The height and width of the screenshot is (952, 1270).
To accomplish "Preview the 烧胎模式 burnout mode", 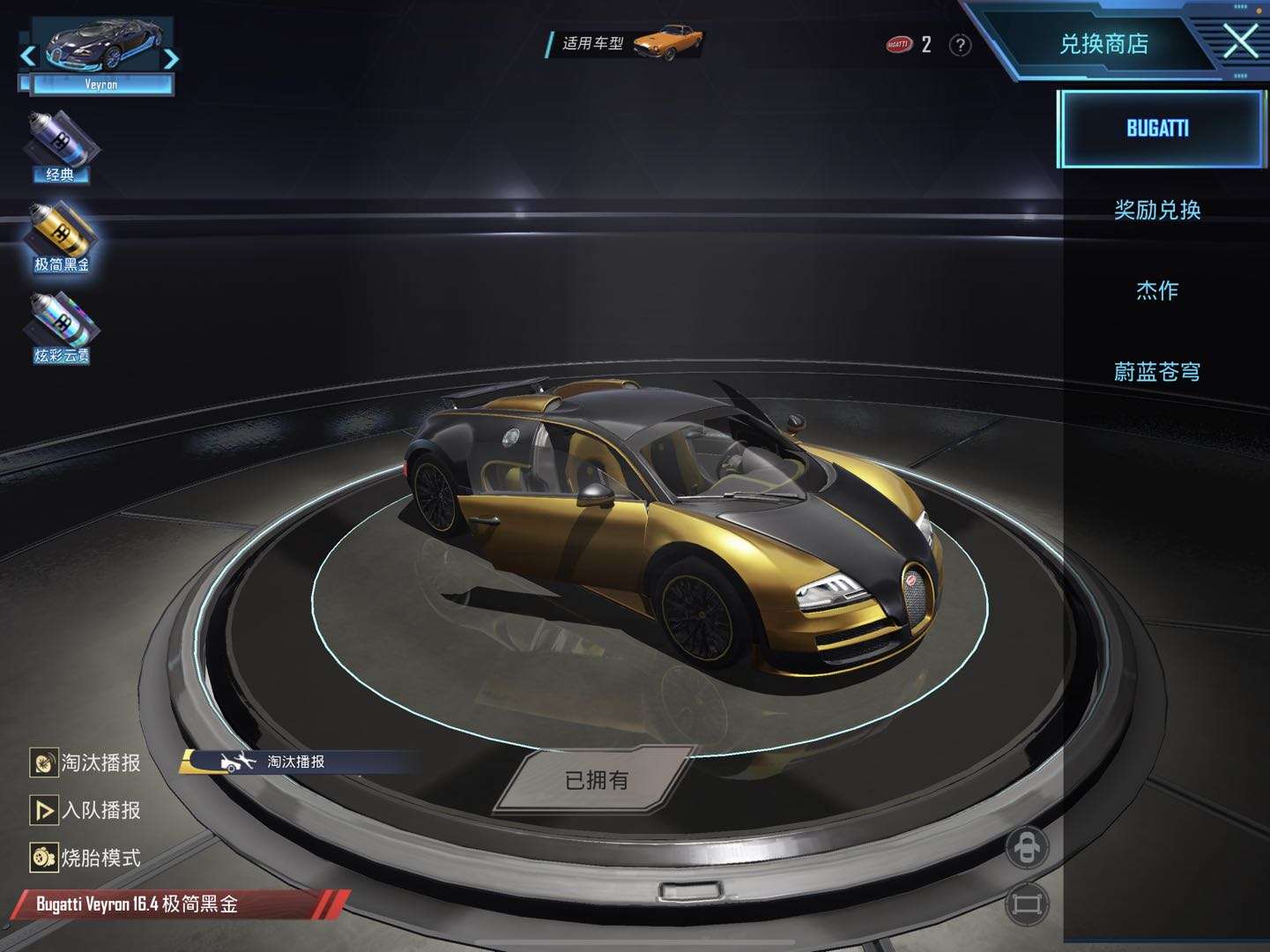I will point(86,858).
